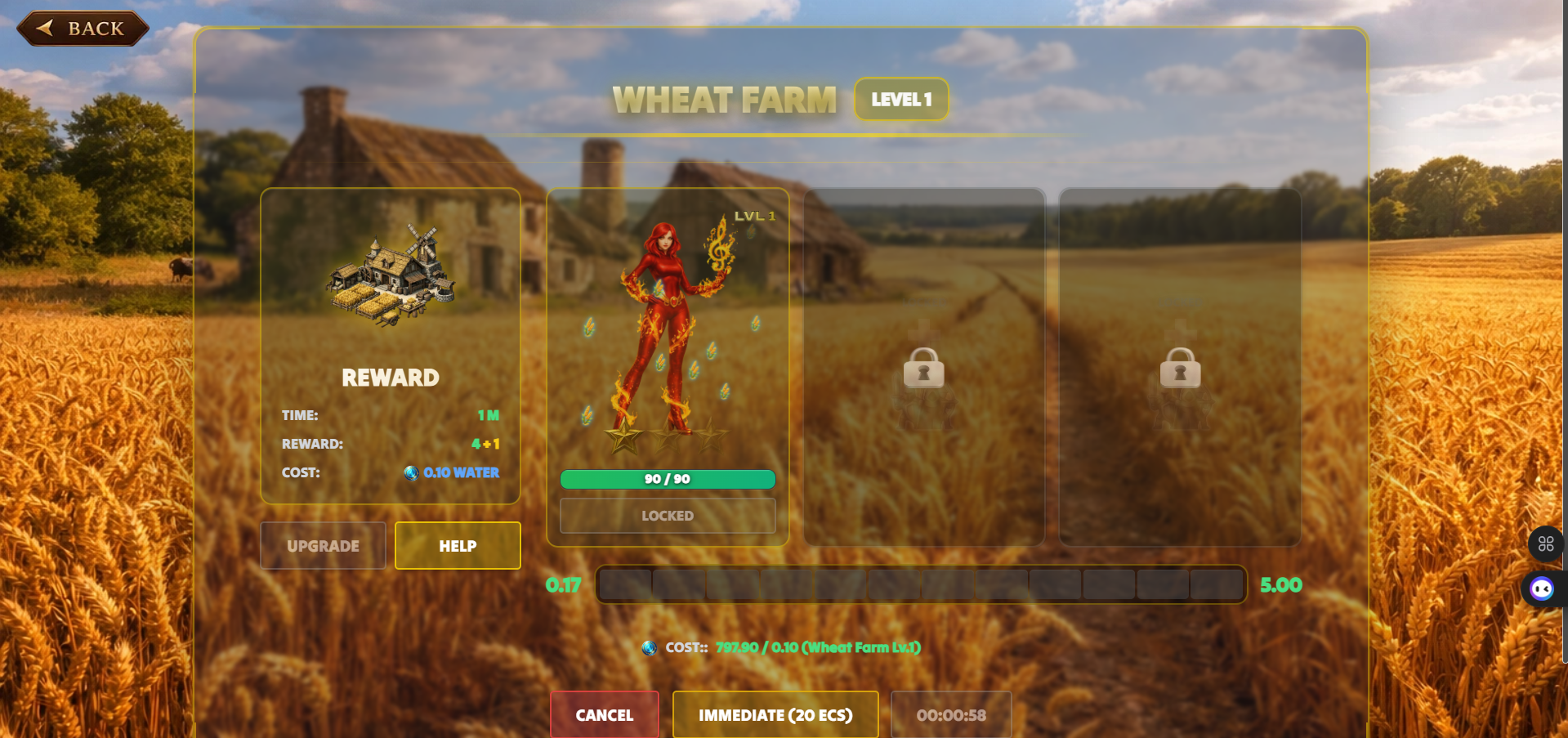Viewport: 1568px width, 738px height.
Task: Finish immediately for 20 ECS
Action: (775, 715)
